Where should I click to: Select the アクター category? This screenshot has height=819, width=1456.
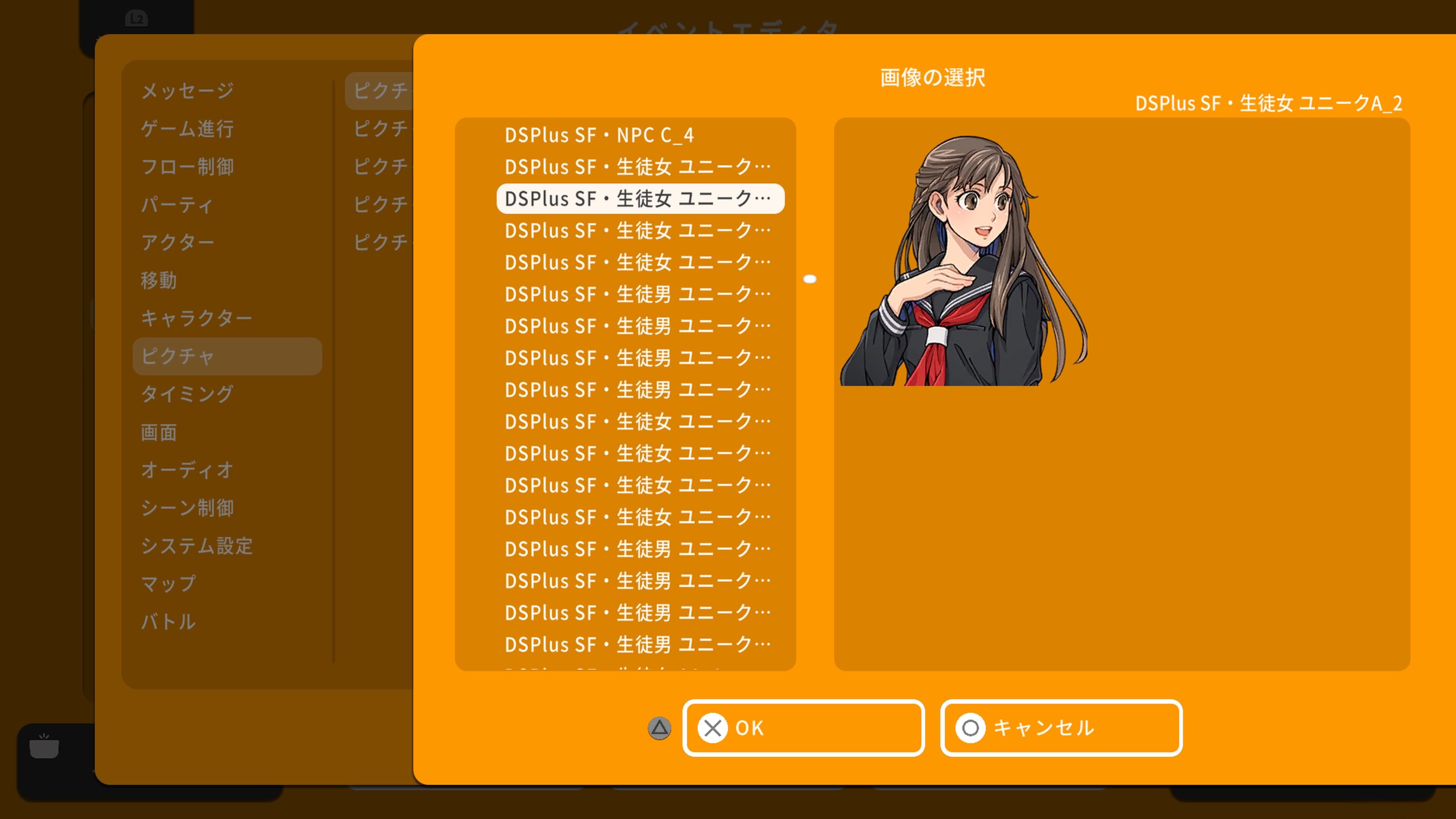[177, 242]
